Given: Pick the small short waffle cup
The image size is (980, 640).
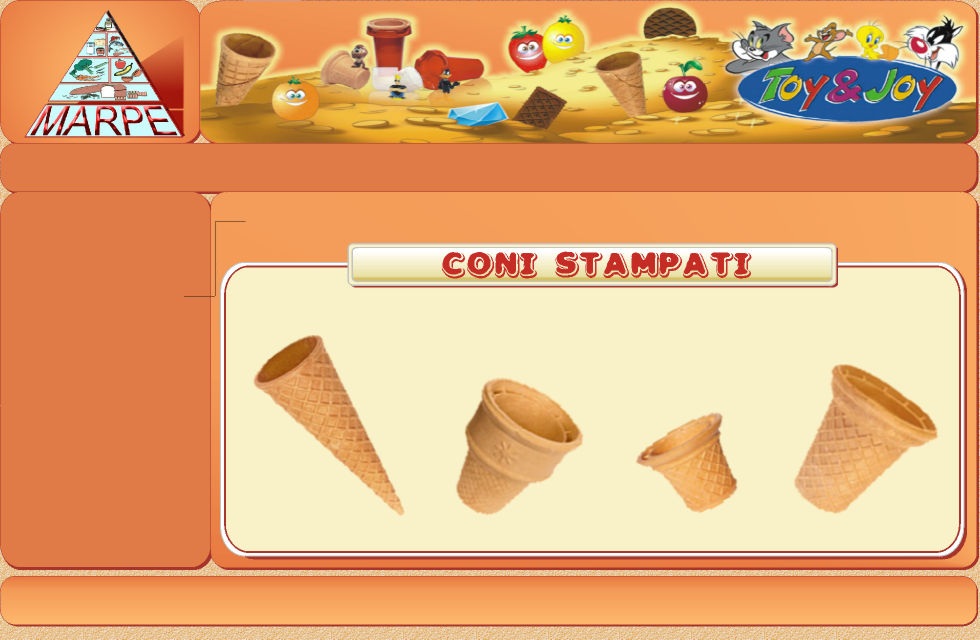Looking at the screenshot, I should [688, 462].
